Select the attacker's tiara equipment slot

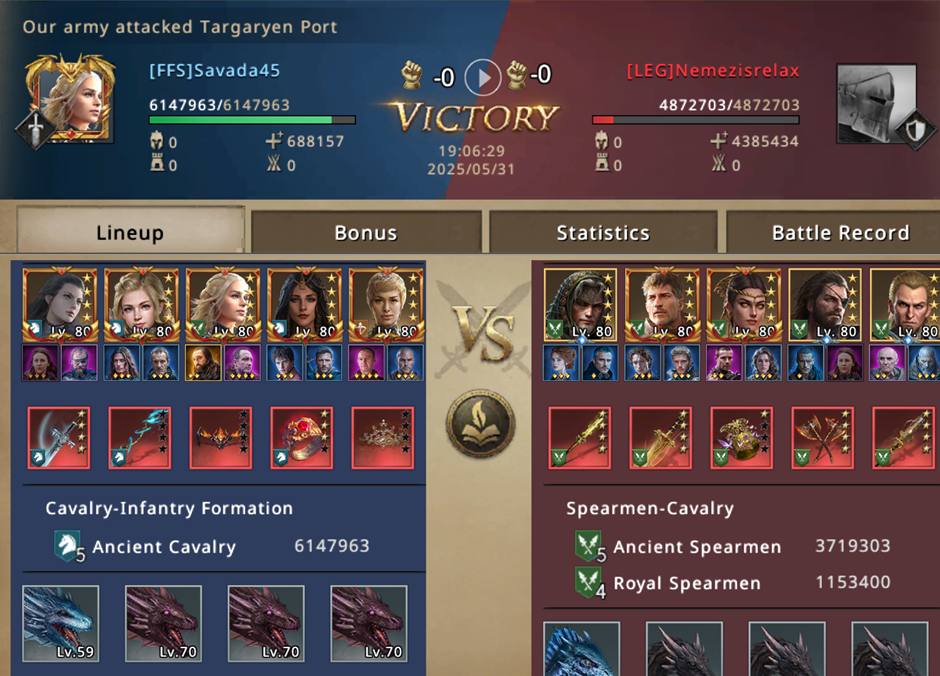382,438
